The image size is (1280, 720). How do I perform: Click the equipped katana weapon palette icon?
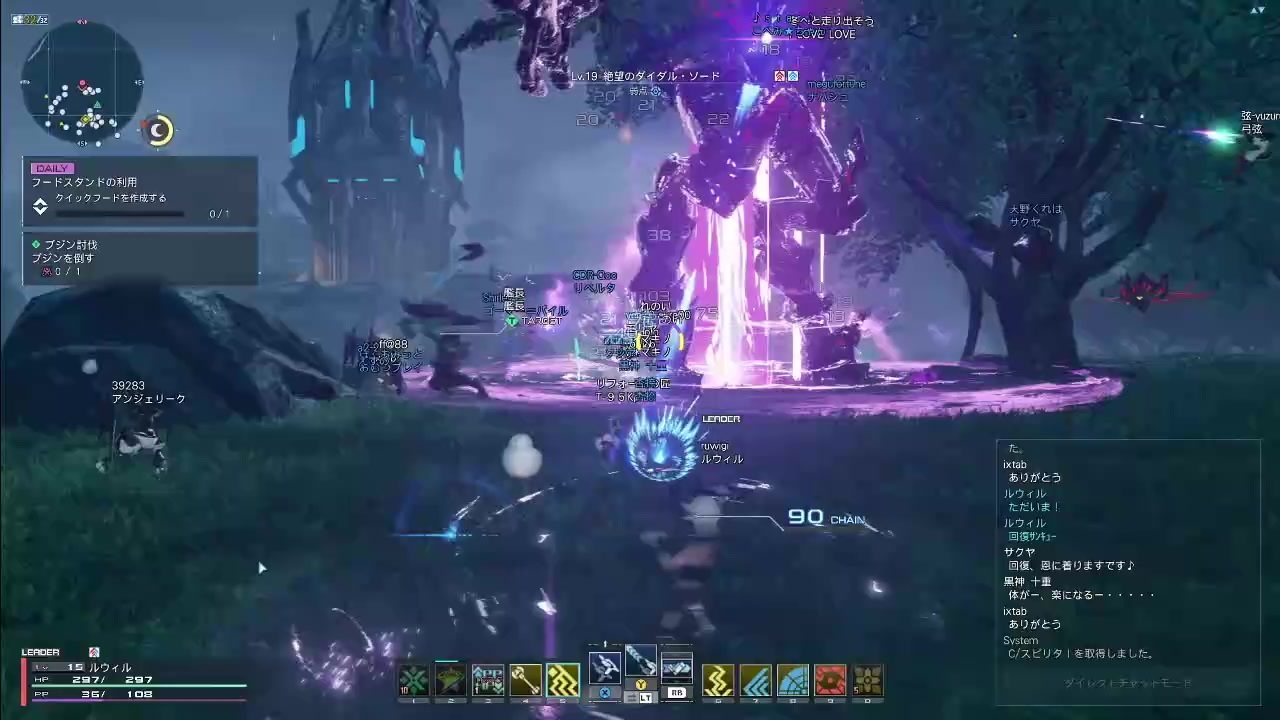click(x=640, y=662)
